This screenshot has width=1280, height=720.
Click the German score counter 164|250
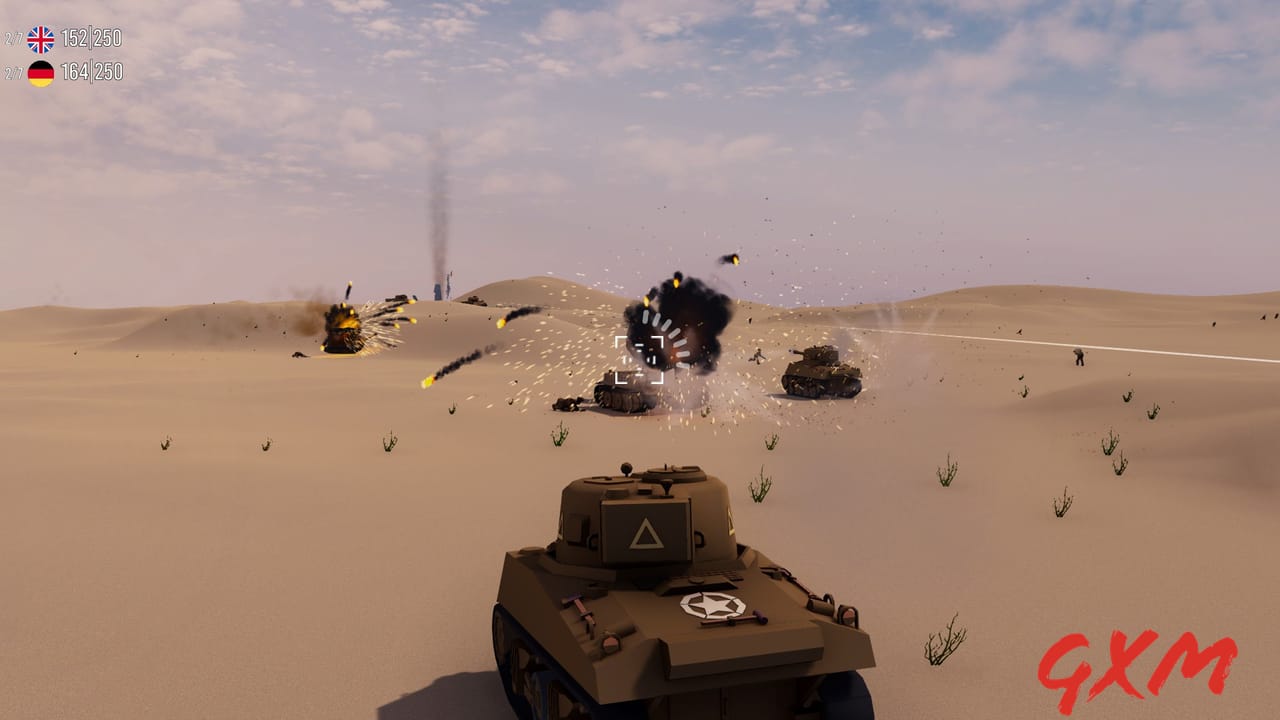click(92, 72)
